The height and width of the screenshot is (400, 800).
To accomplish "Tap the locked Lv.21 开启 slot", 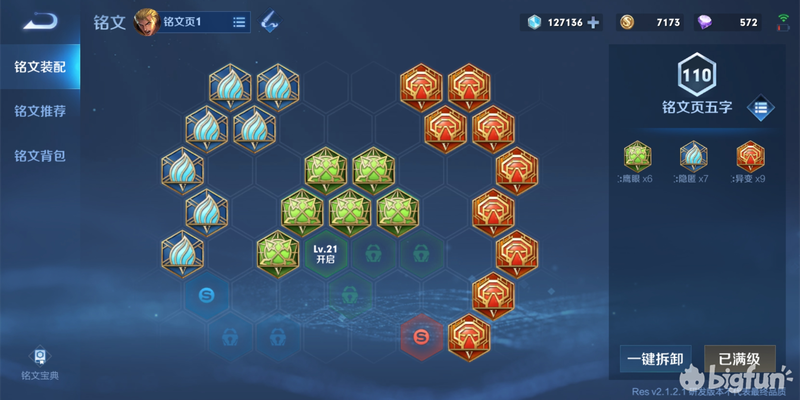I will (324, 253).
